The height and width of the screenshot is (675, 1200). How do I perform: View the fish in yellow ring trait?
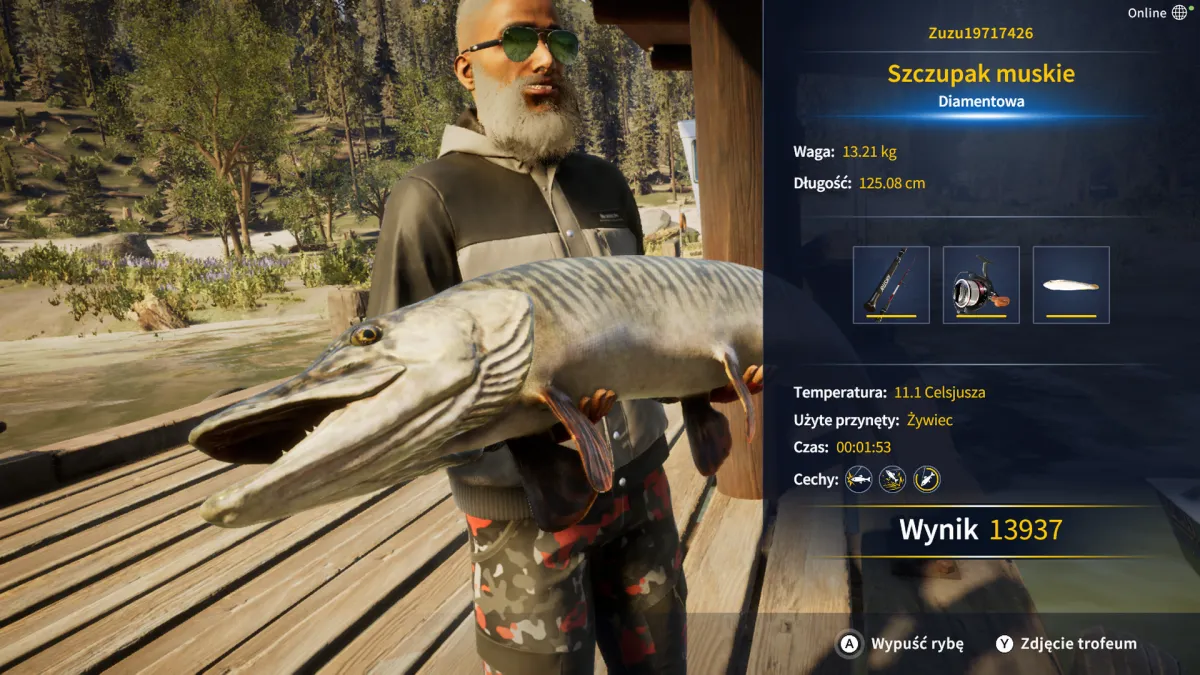pos(927,479)
